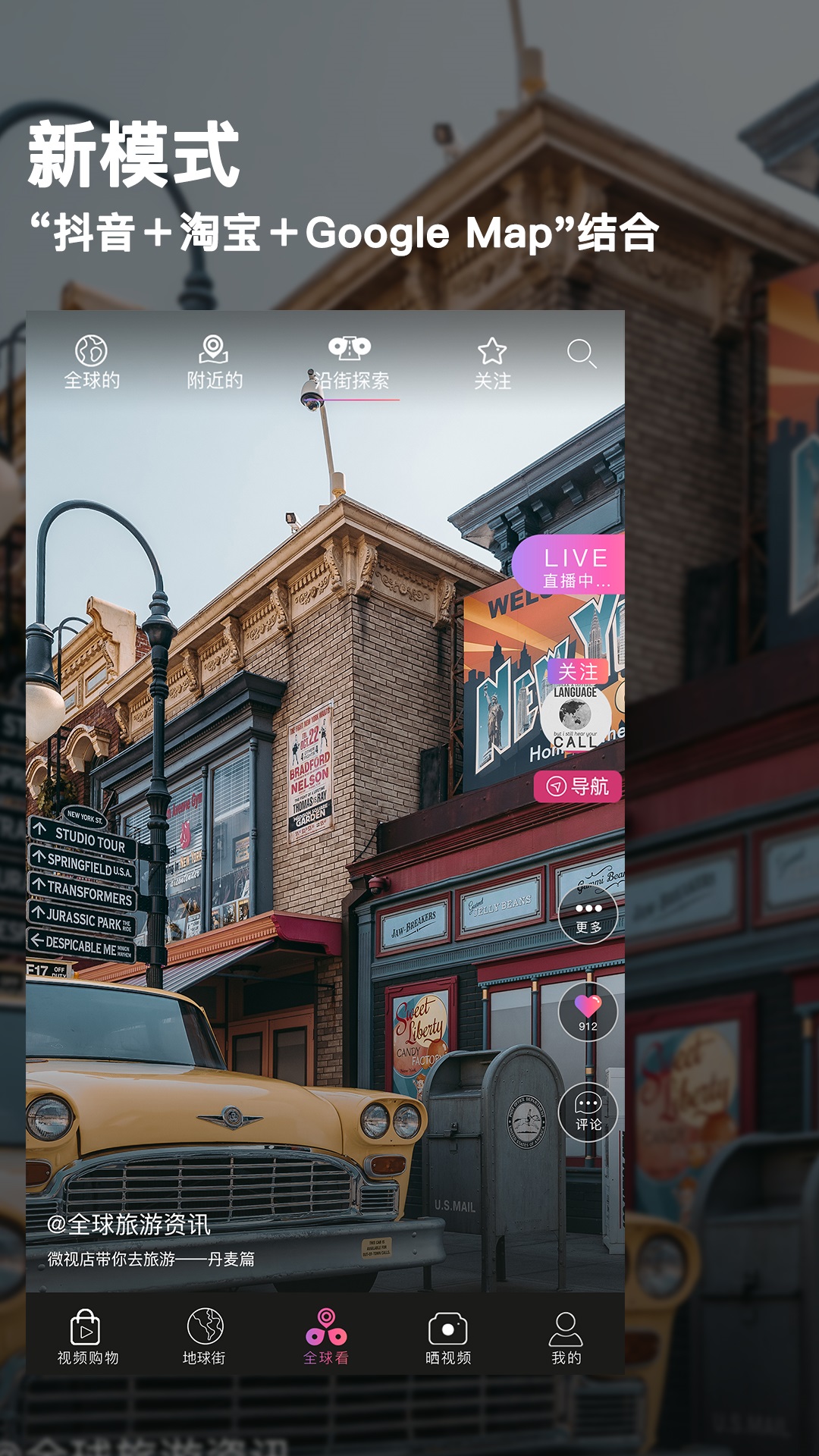Open search with the magnifier icon

582,353
